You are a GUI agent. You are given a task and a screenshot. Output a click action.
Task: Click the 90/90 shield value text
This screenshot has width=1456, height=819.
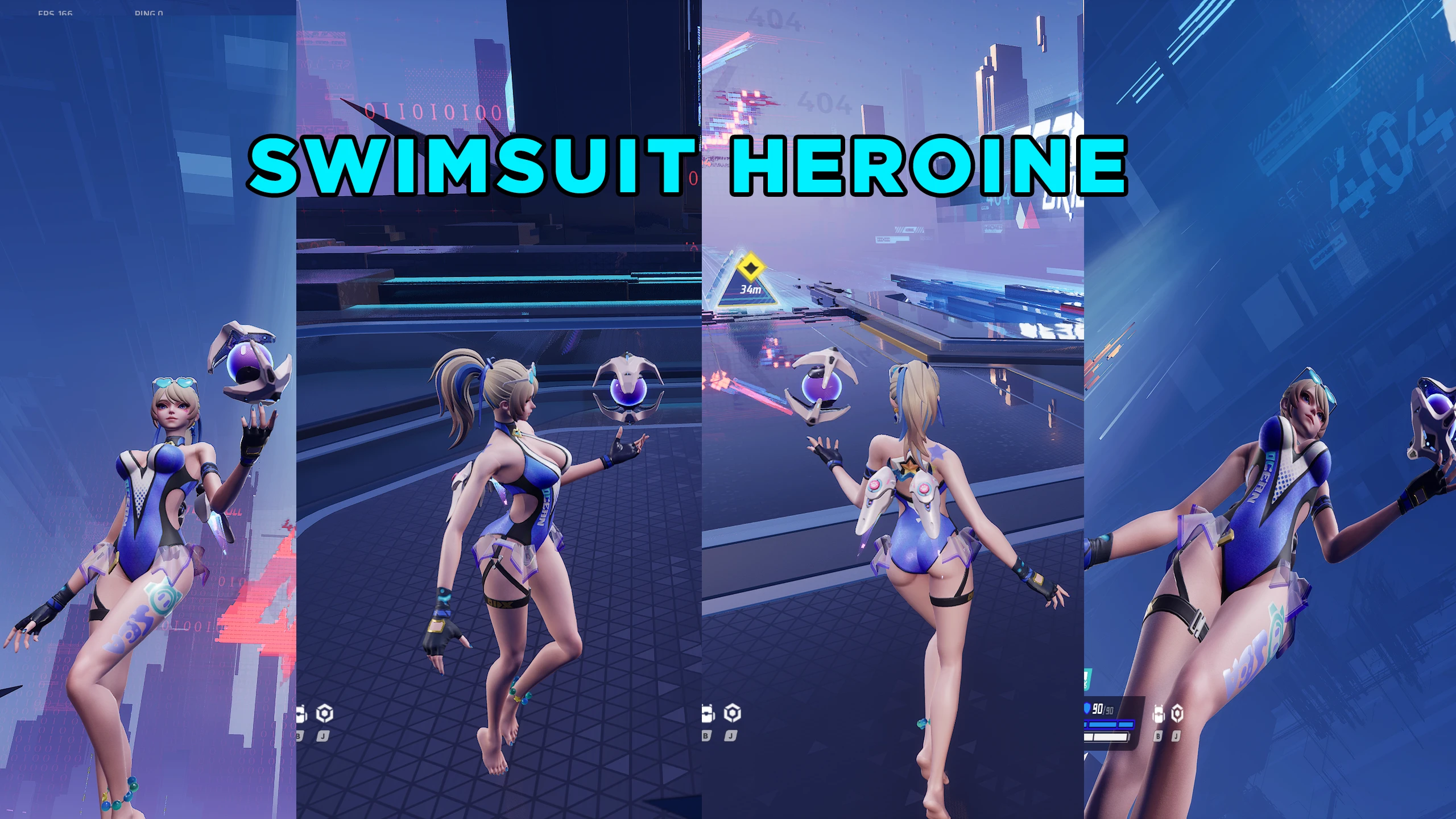(x=1102, y=710)
